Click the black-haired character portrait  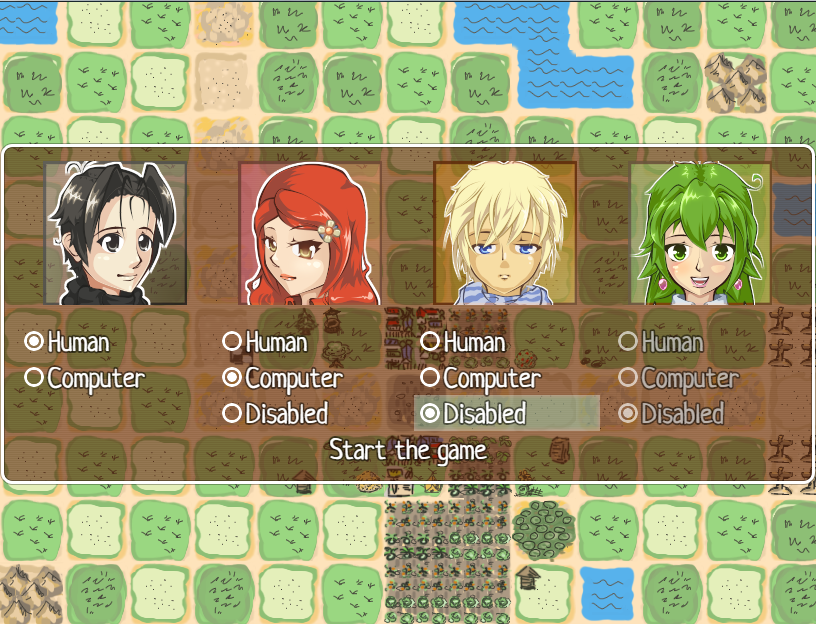click(115, 234)
